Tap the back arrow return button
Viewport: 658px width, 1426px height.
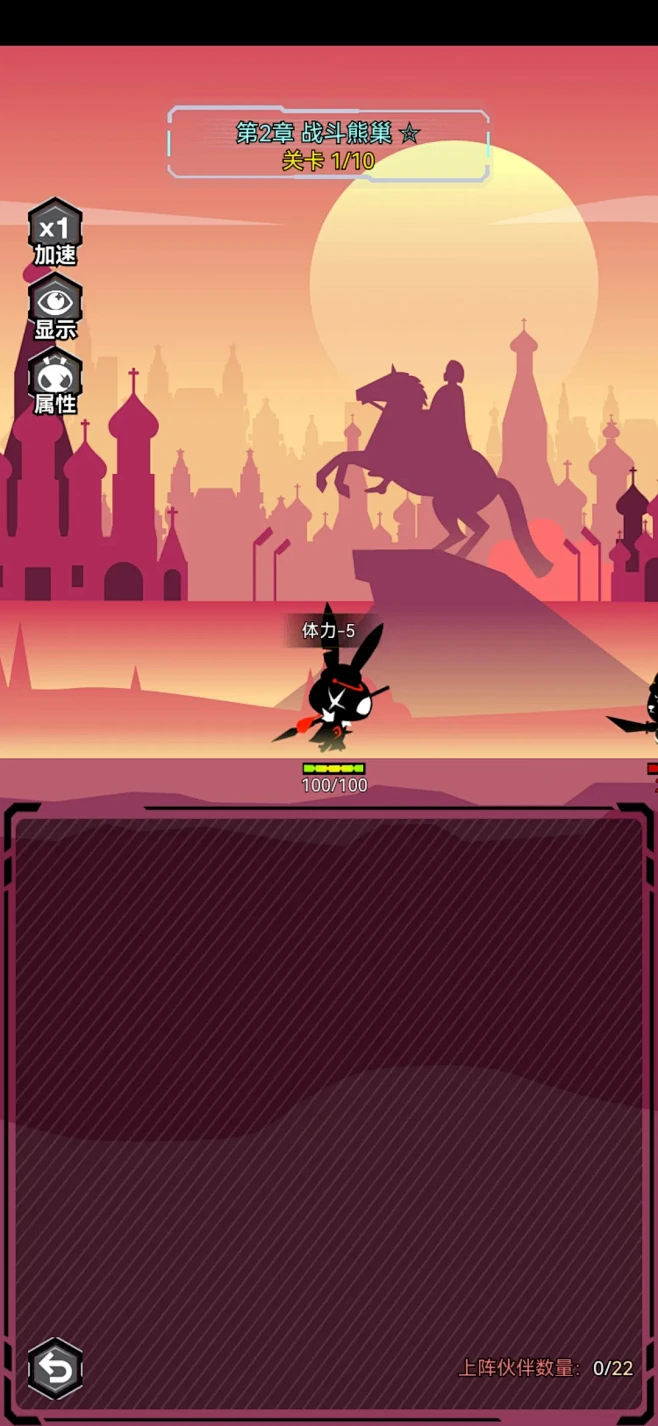coord(55,1368)
